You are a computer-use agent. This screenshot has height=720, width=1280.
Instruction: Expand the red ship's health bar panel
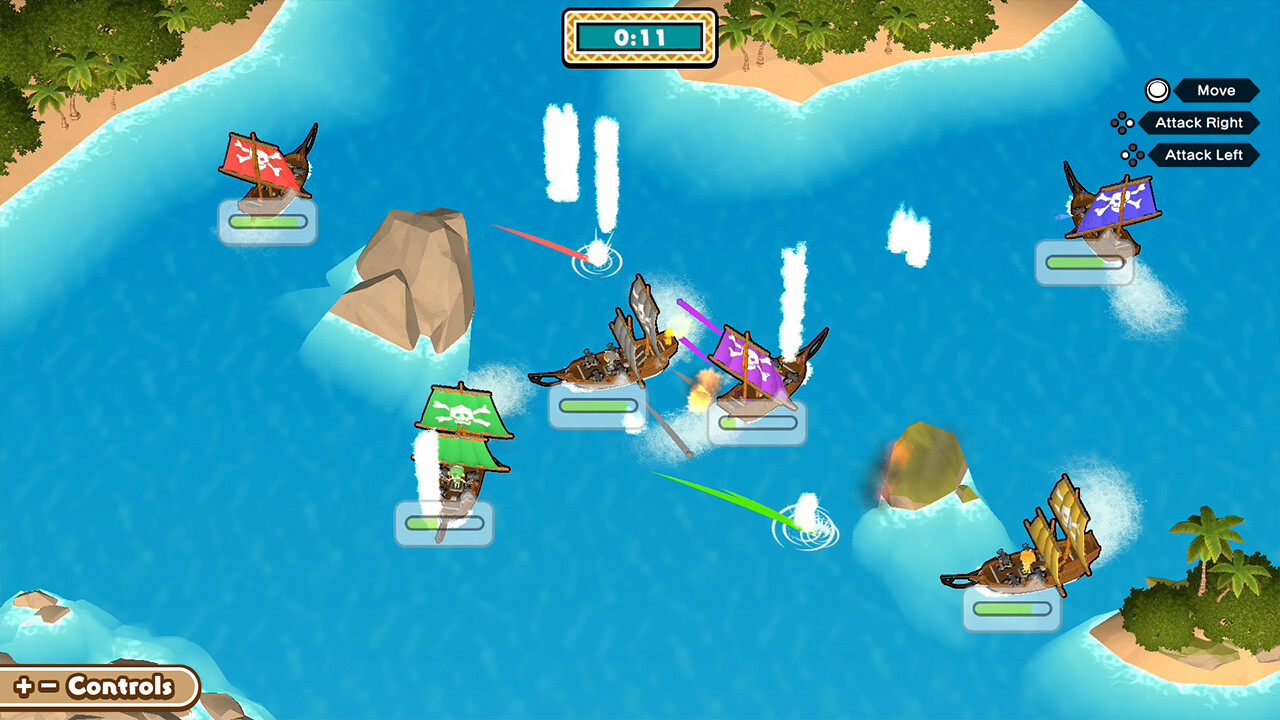(267, 221)
